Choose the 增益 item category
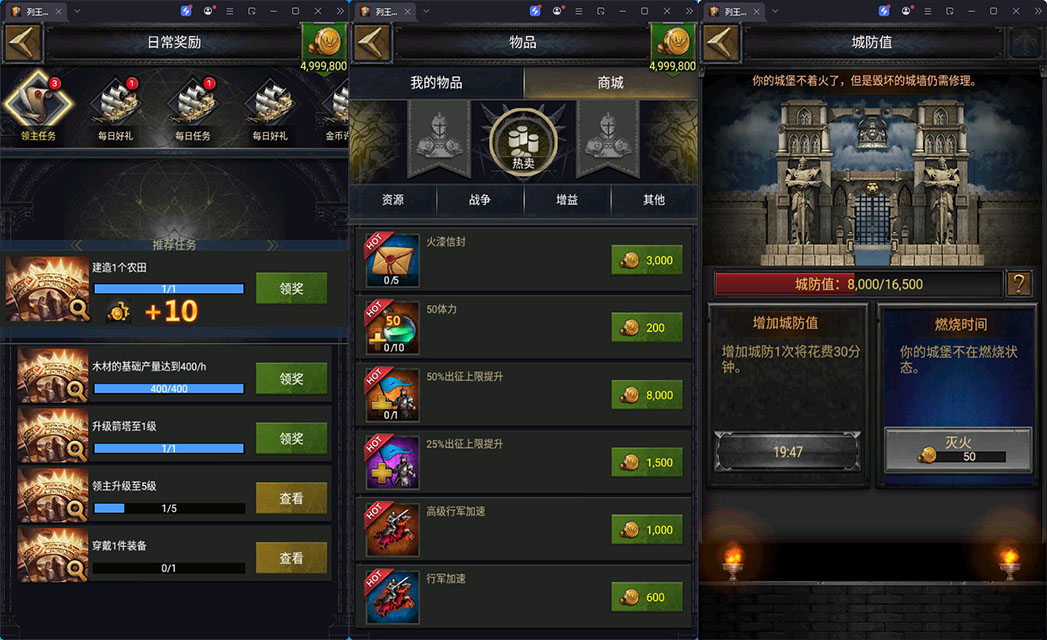Image resolution: width=1047 pixels, height=640 pixels. point(567,200)
